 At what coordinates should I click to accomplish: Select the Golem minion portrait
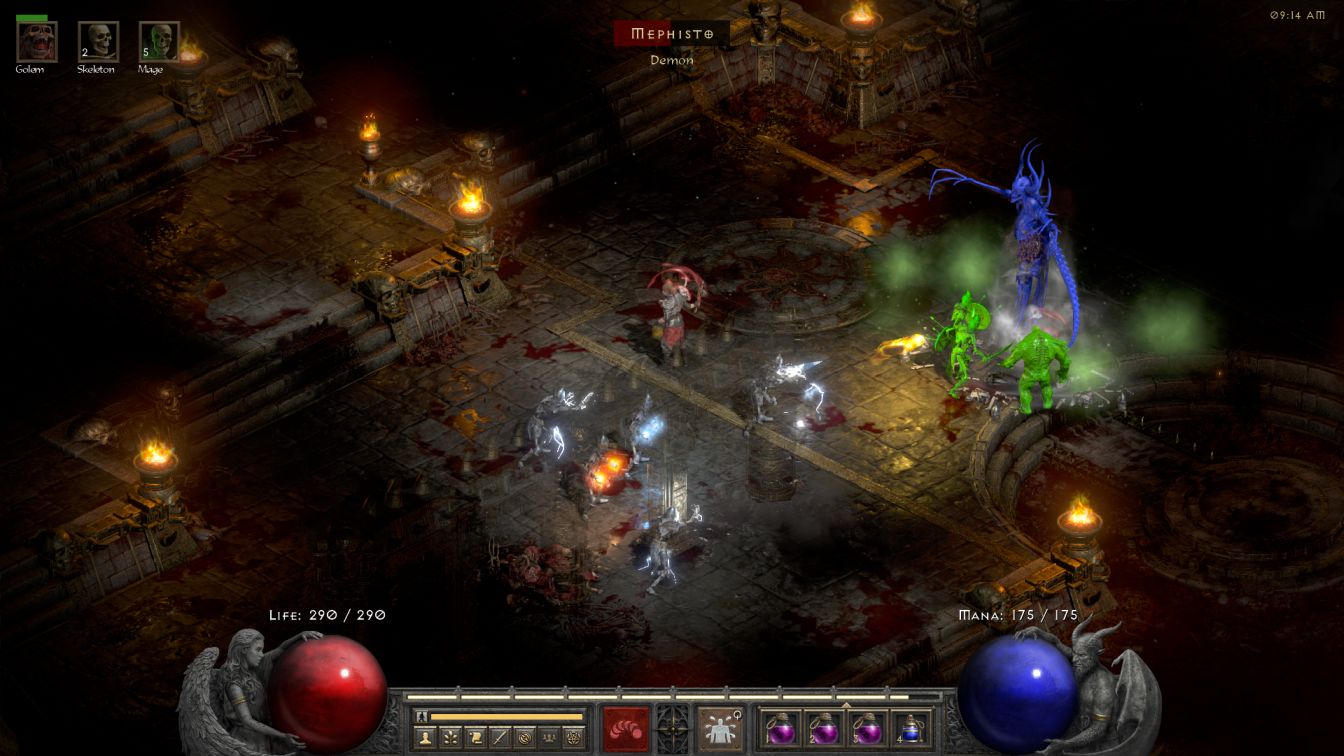coord(37,42)
